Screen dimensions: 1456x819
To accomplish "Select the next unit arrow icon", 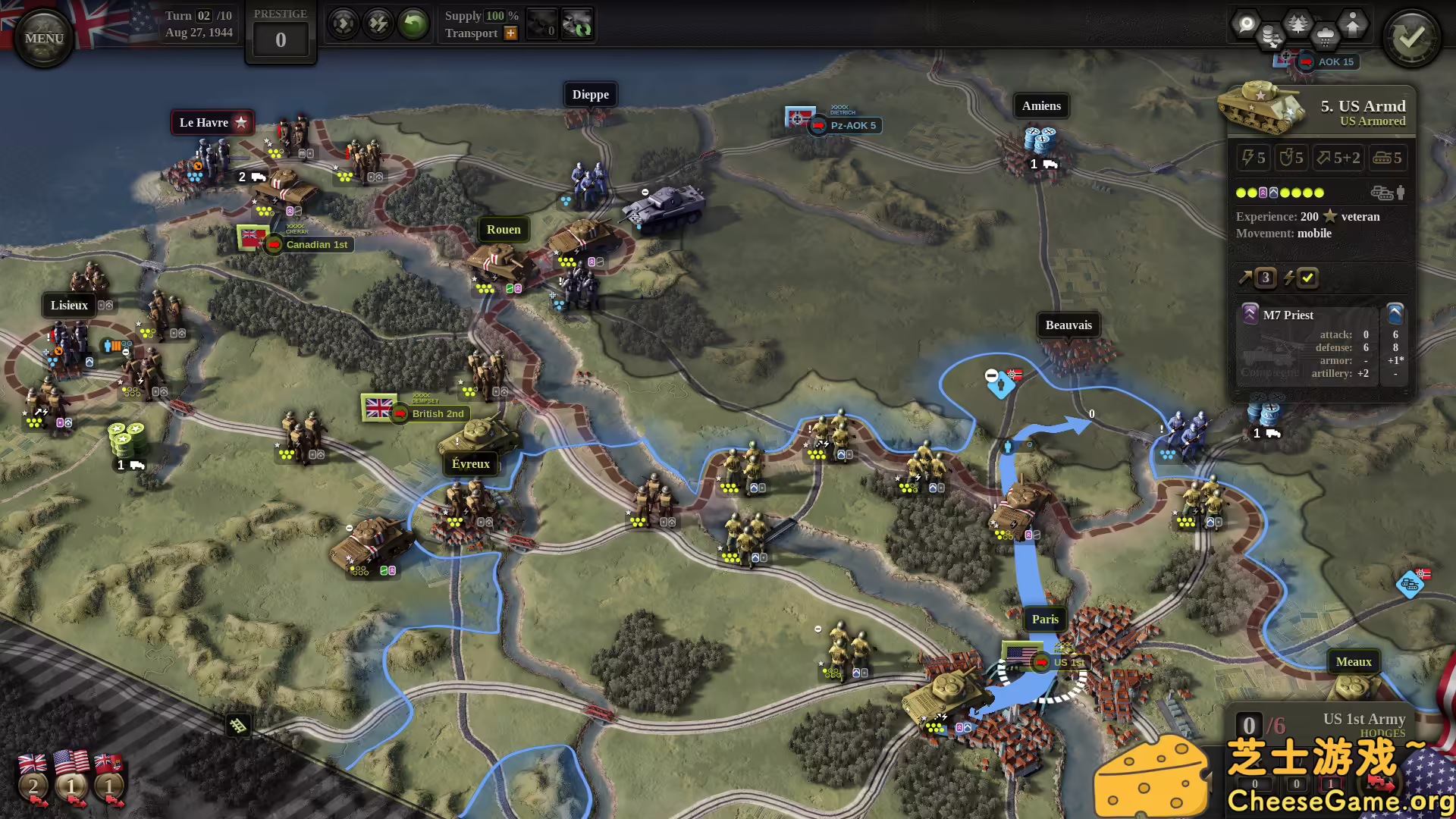I will (344, 24).
